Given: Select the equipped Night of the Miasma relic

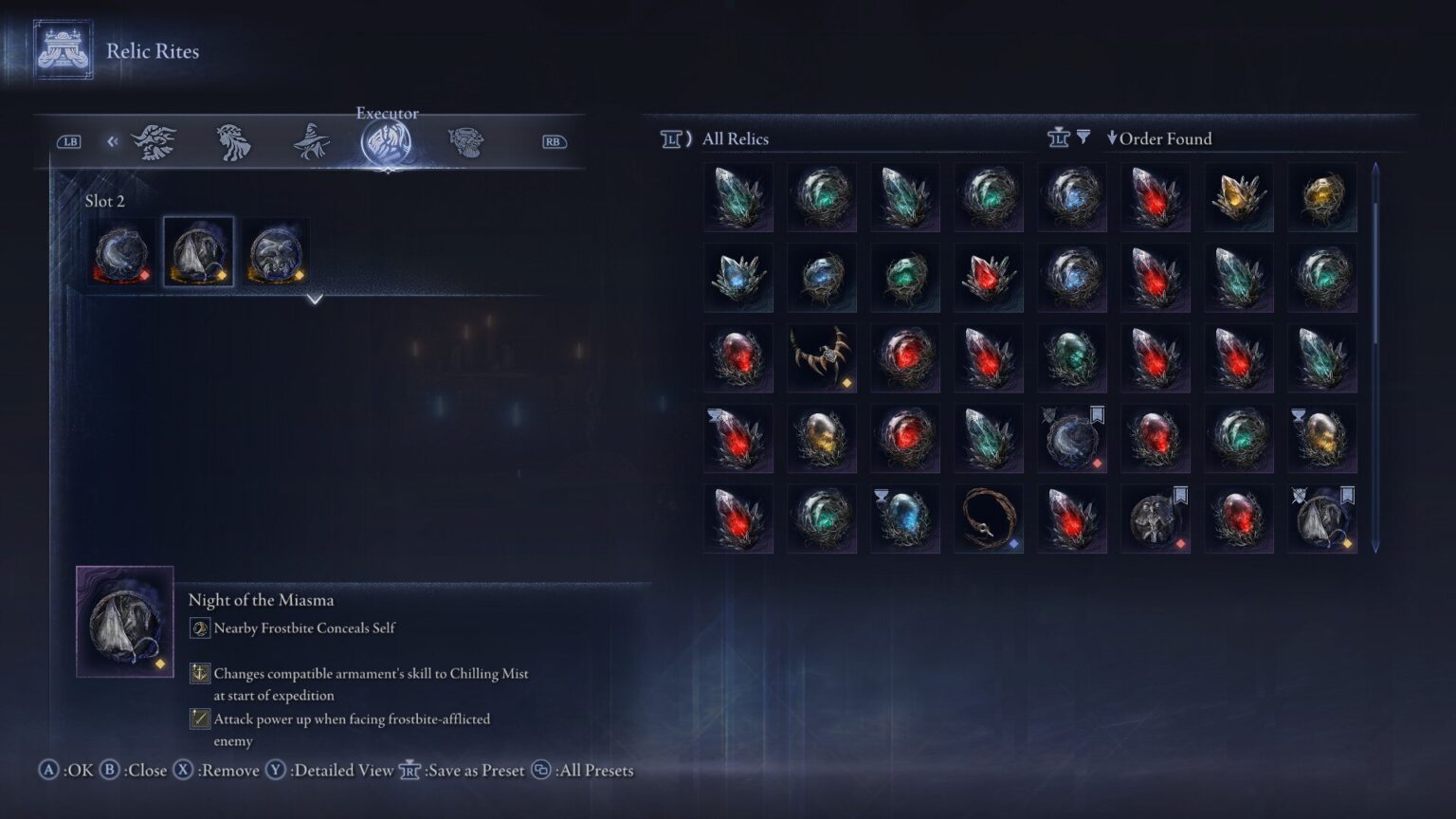Looking at the screenshot, I should (199, 250).
